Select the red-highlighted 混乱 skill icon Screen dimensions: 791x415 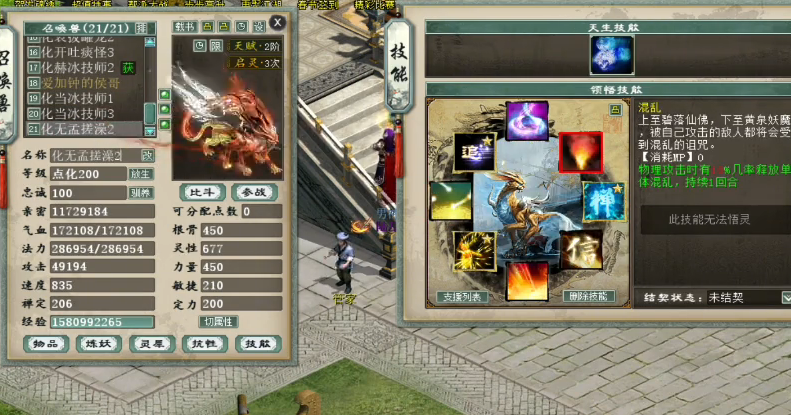(x=579, y=152)
